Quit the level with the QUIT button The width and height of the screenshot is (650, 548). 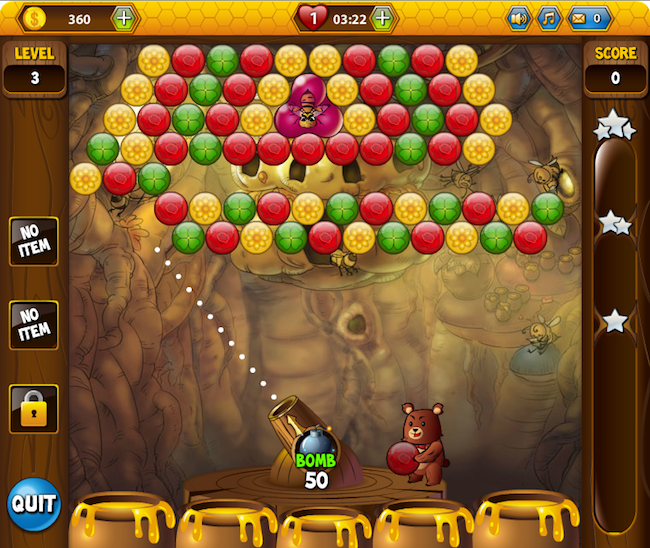pyautogui.click(x=34, y=503)
